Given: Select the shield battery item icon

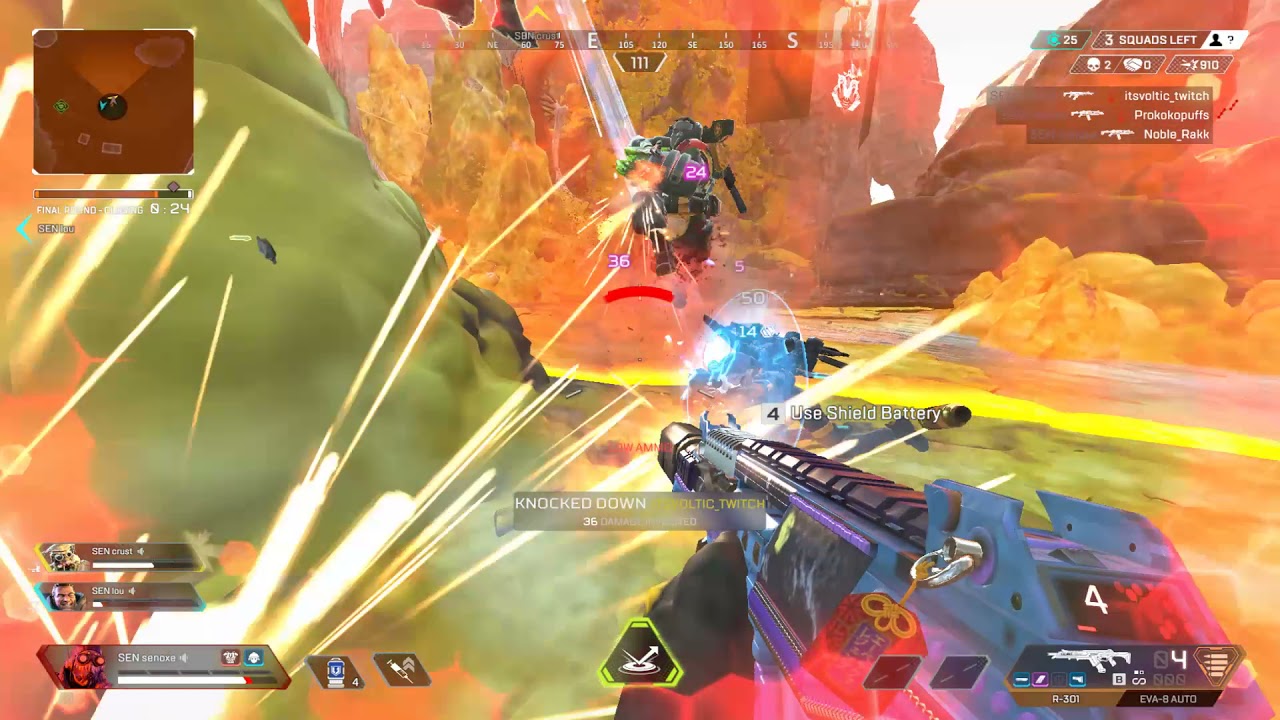Looking at the screenshot, I should tap(336, 670).
